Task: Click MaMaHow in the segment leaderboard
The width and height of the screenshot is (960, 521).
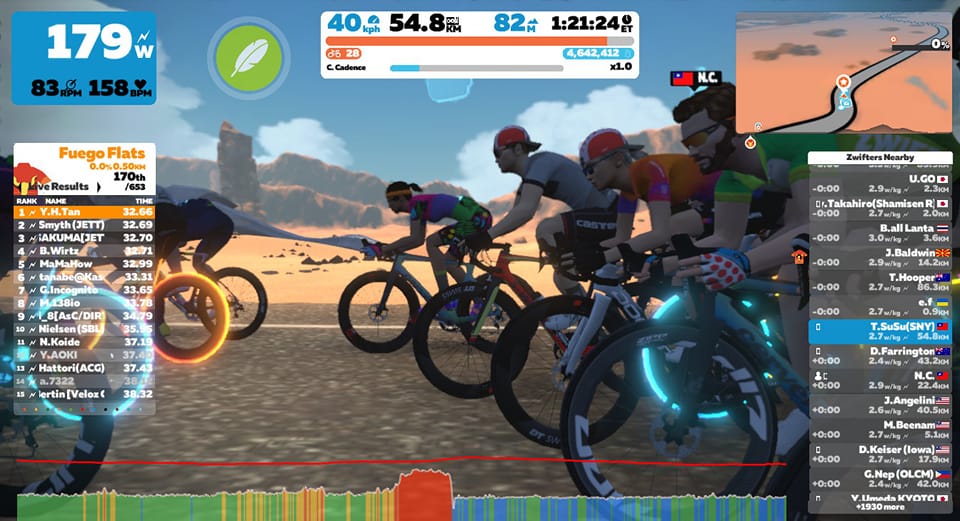Action: click(84, 263)
